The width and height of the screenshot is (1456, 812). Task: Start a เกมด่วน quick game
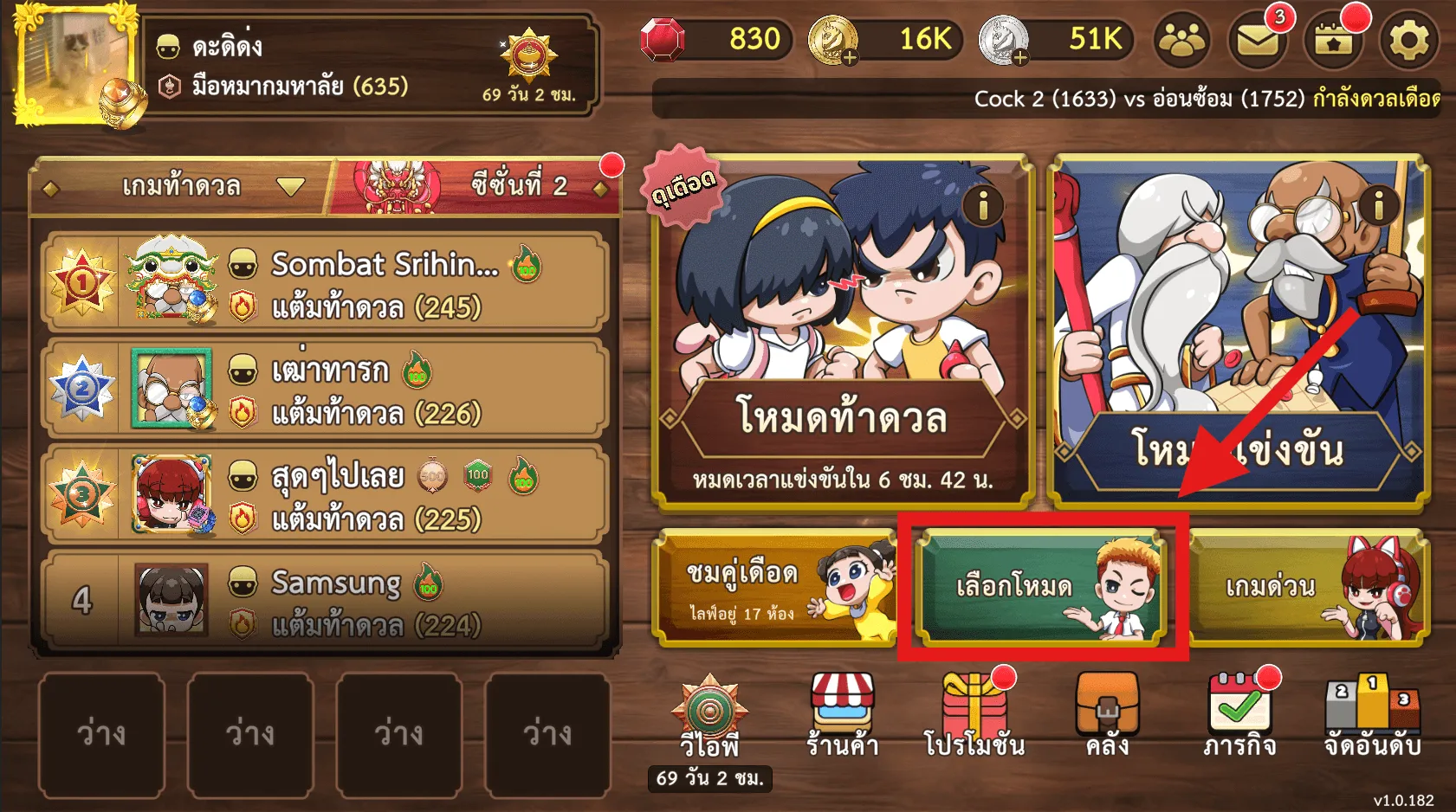pos(1308,588)
